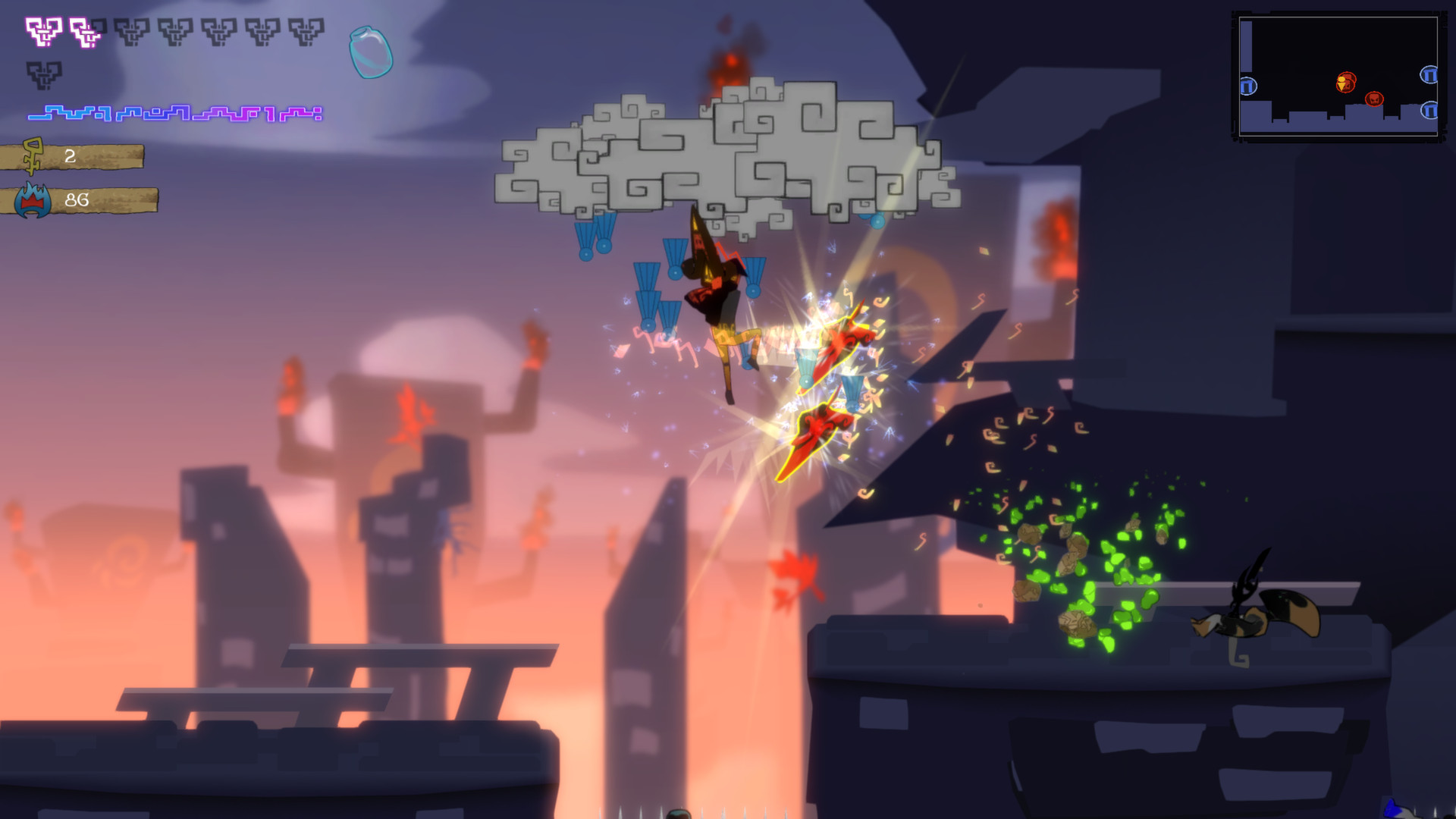Click the doorway icon in the minimap top-right corner
This screenshot has width=1456, height=819.
click(x=1430, y=75)
